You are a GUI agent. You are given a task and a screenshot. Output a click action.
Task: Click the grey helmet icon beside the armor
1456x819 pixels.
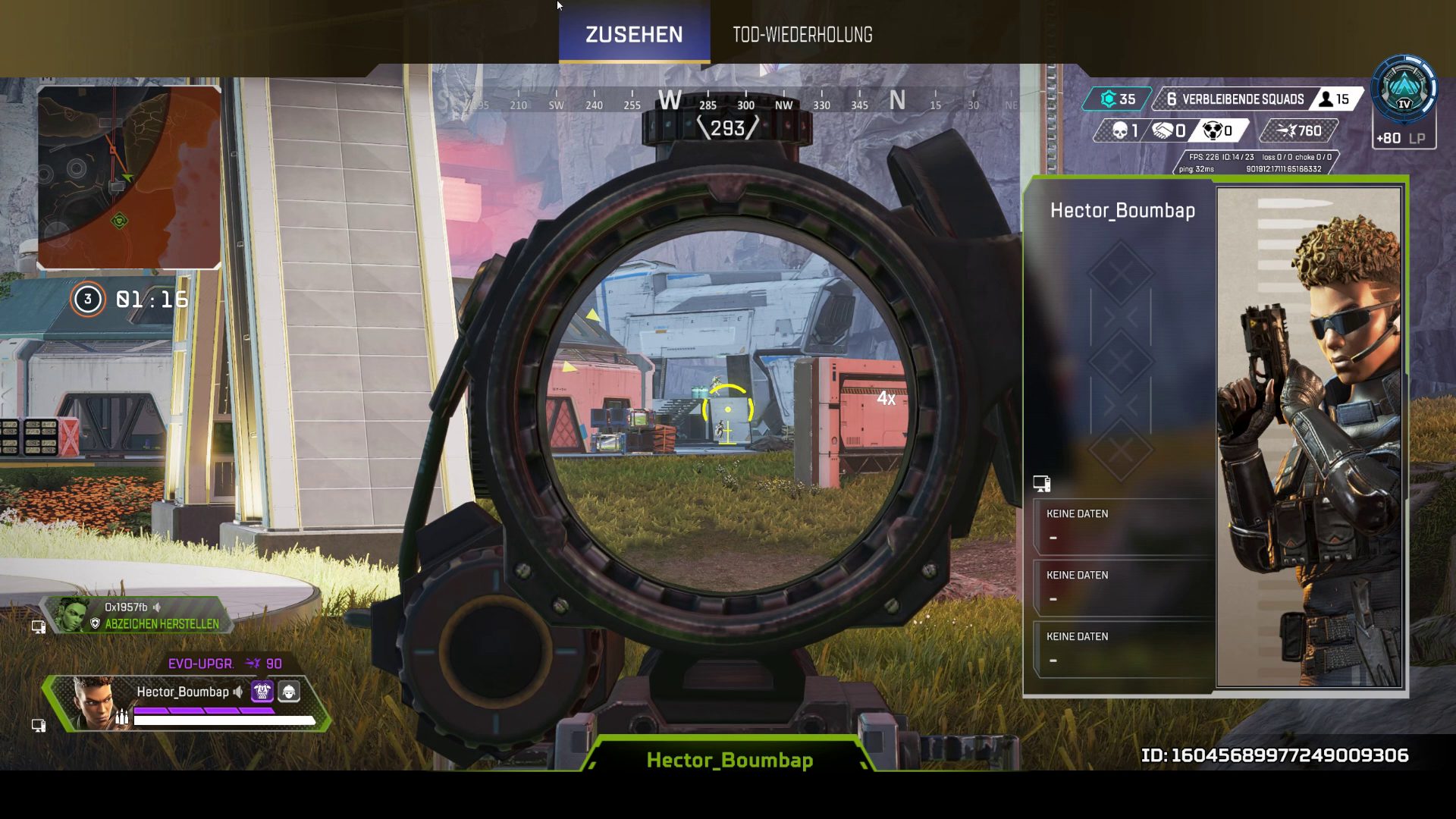(x=289, y=692)
